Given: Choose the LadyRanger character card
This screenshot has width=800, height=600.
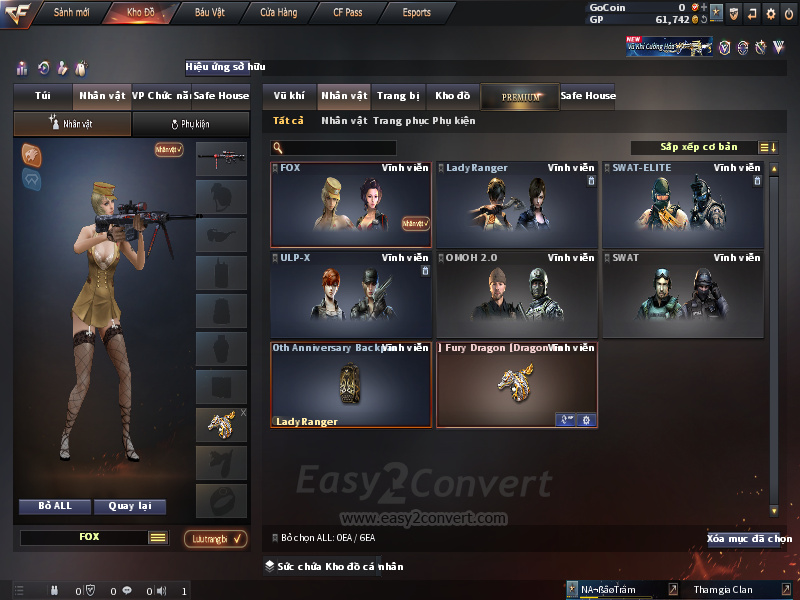Looking at the screenshot, I should [x=517, y=205].
